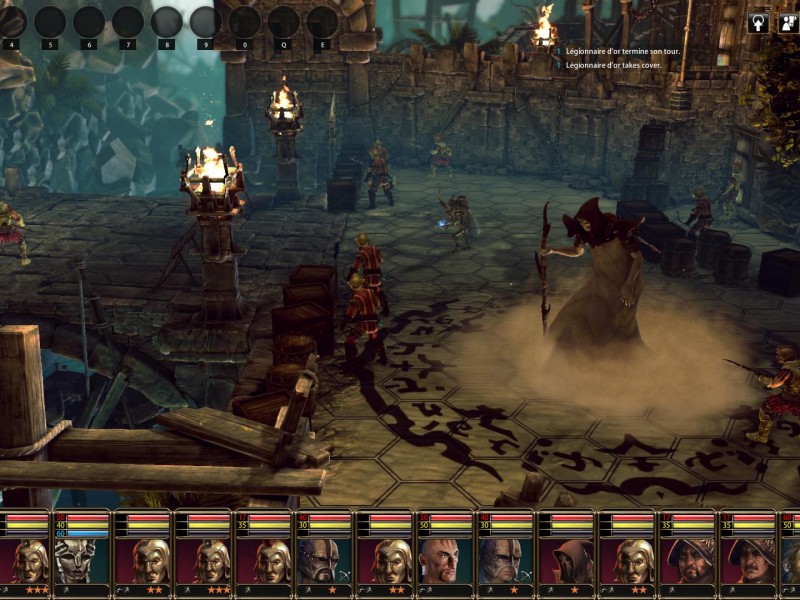The image size is (800, 600).
Task: Click the circle-and-up-arrow icon at top right
Action: click(758, 22)
